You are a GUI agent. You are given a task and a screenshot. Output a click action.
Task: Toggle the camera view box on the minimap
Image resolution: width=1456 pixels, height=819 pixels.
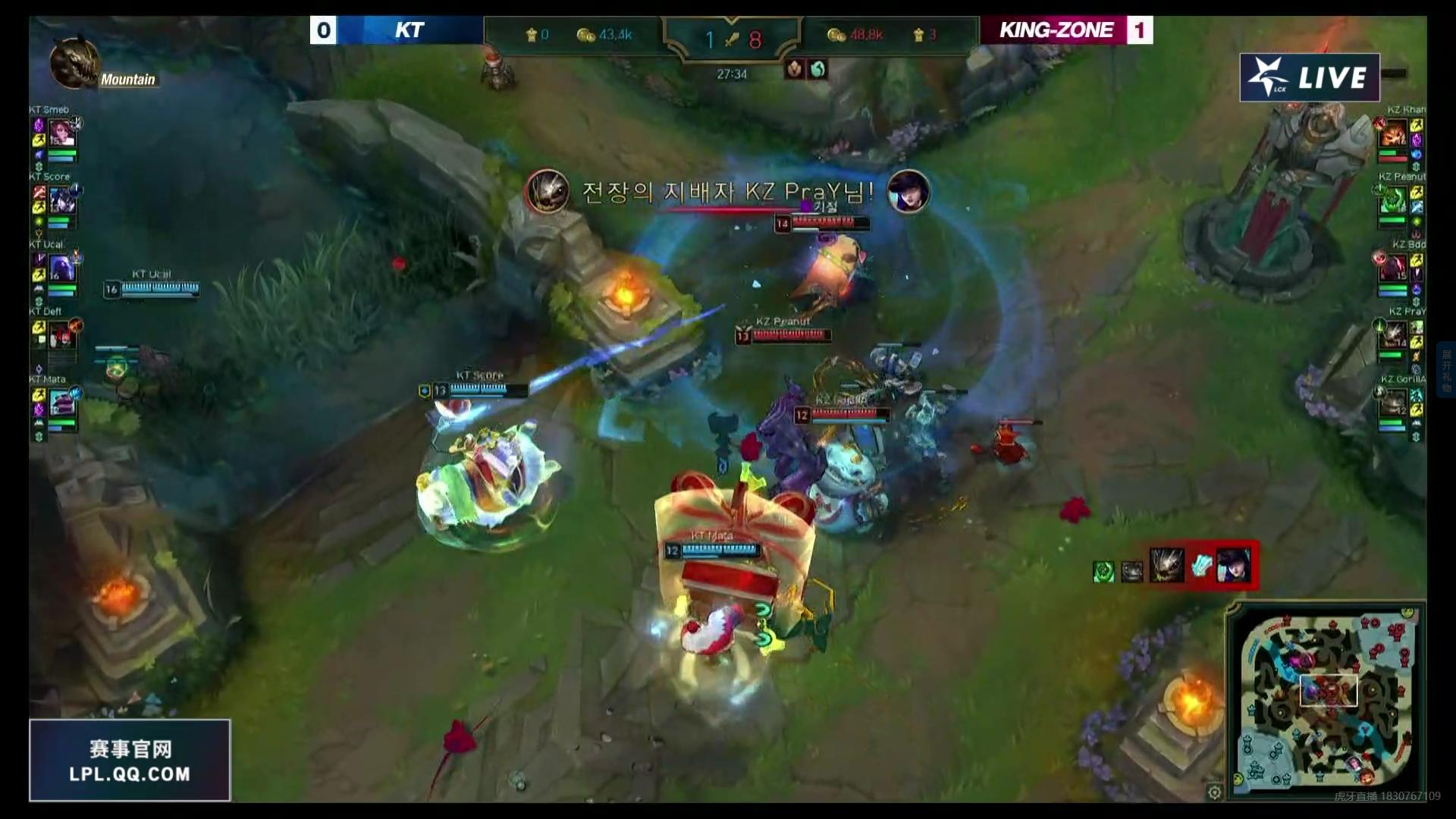(x=1328, y=691)
